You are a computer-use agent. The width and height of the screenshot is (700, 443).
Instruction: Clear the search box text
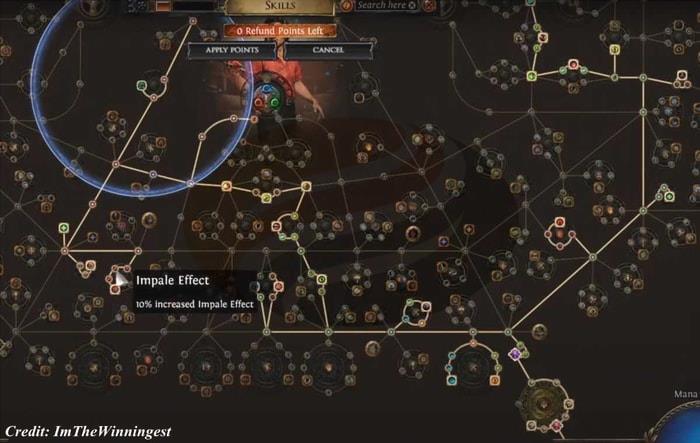pos(413,5)
